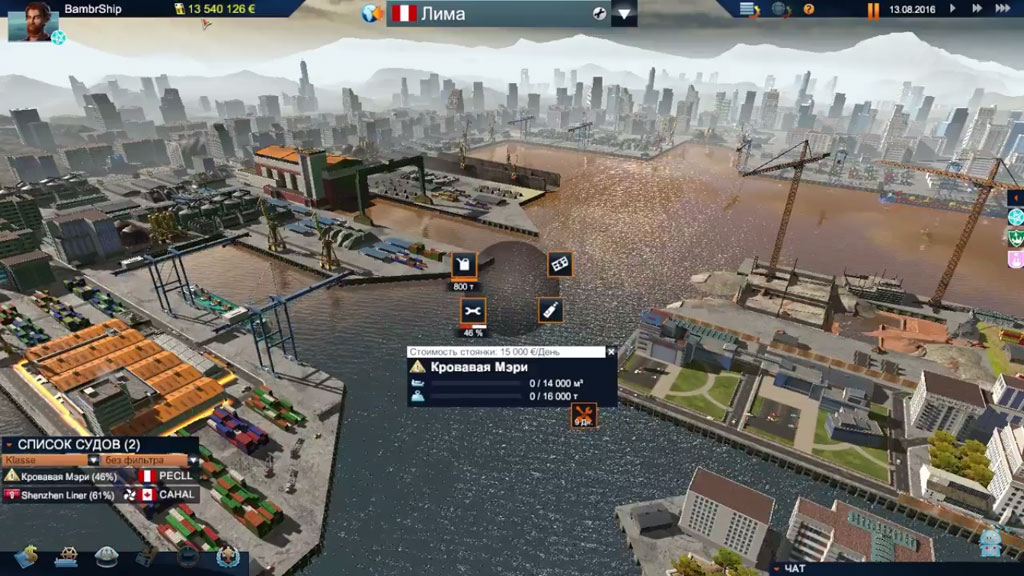Open the Klasse sort dropdown

click(93, 460)
